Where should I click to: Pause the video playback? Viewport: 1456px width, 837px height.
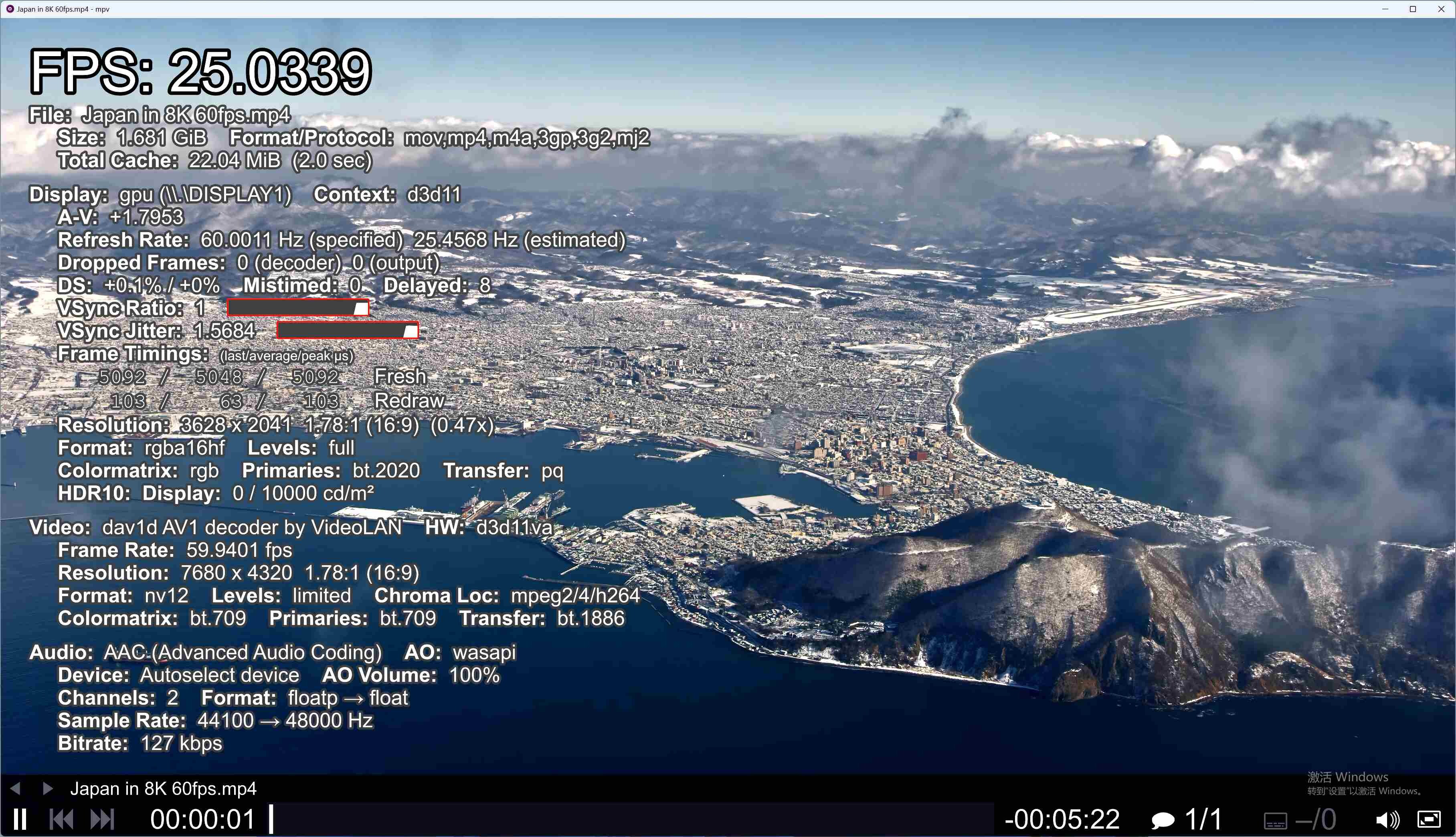pyautogui.click(x=20, y=819)
